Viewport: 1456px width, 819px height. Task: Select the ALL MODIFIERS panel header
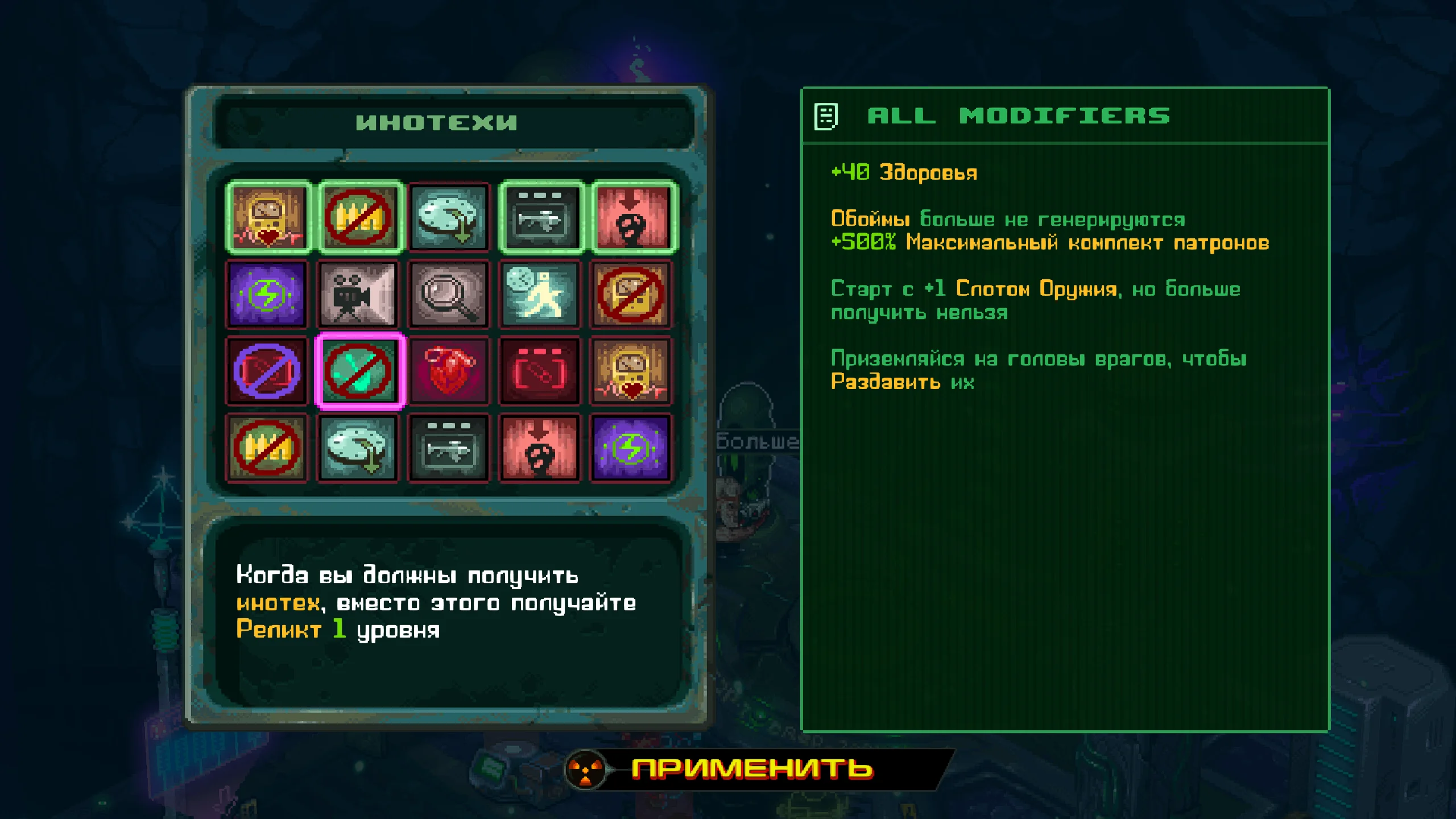click(1018, 115)
